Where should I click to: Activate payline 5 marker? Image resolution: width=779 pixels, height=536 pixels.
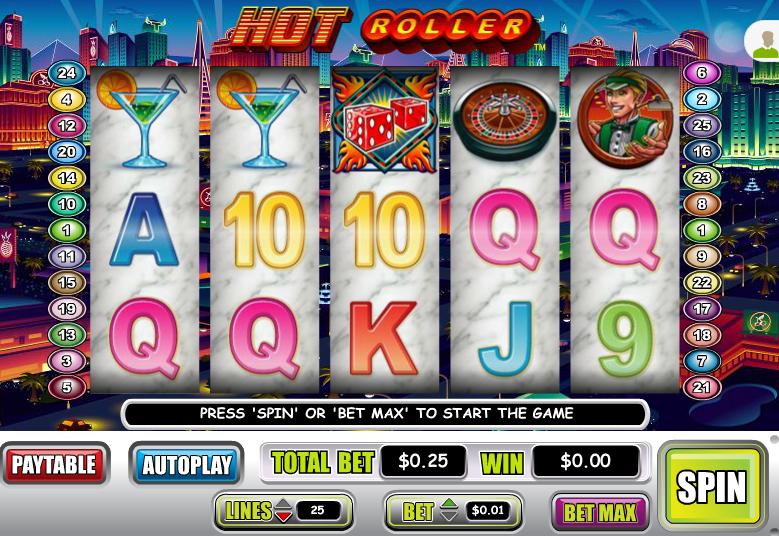(x=67, y=387)
